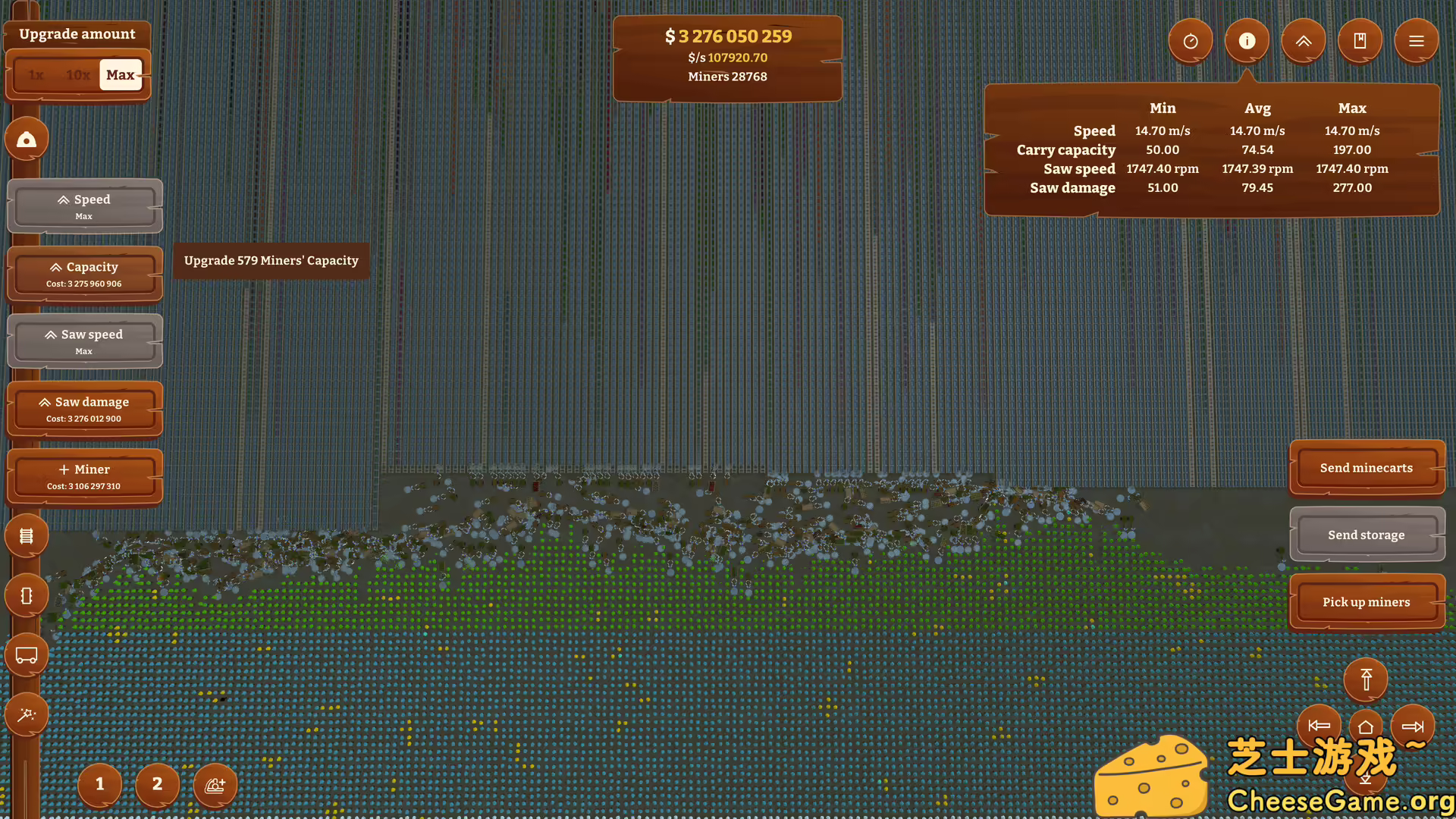
Task: Open the bookmark journal icon at top right
Action: [1360, 41]
